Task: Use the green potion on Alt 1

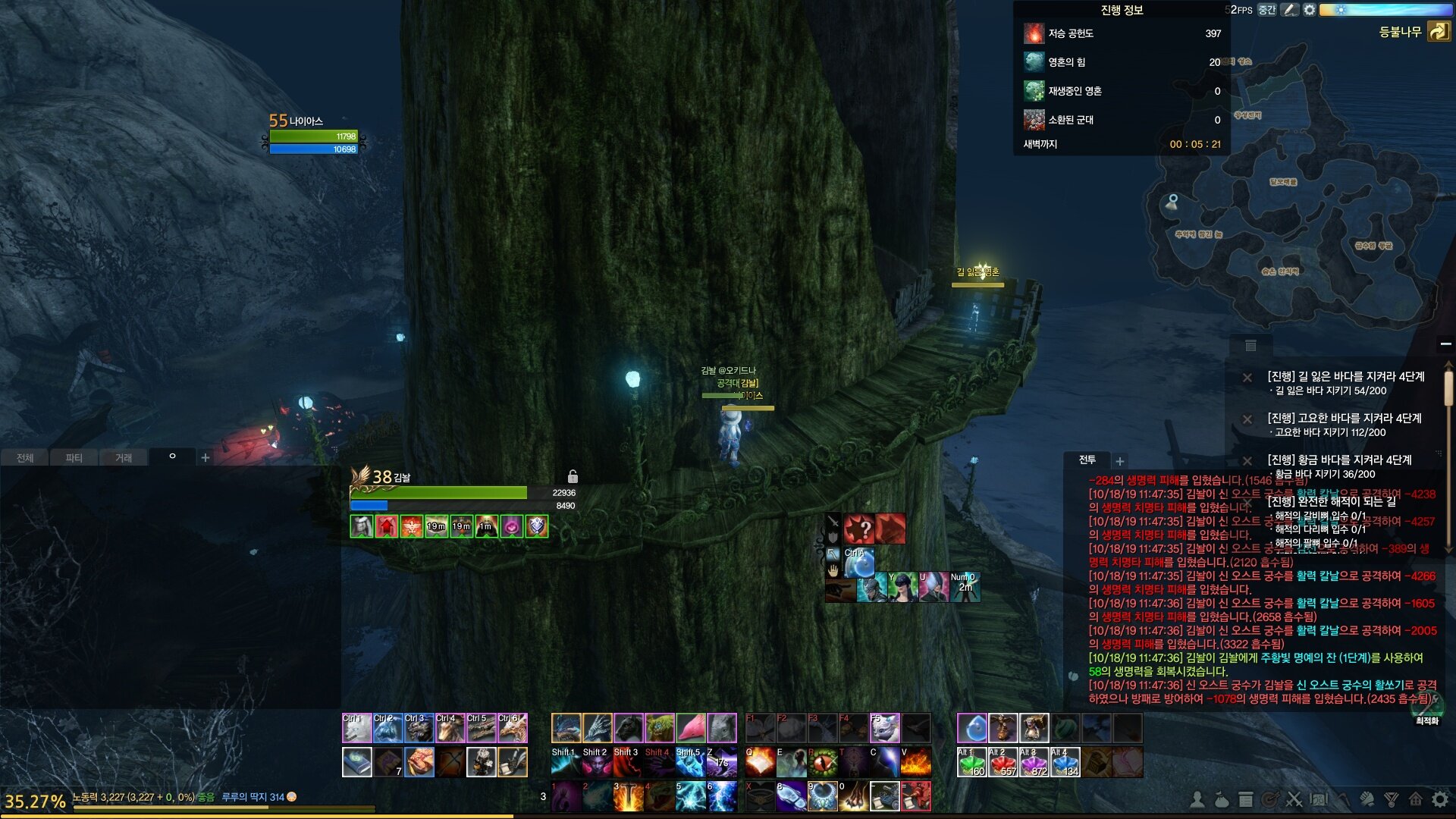Action: pyautogui.click(x=971, y=763)
